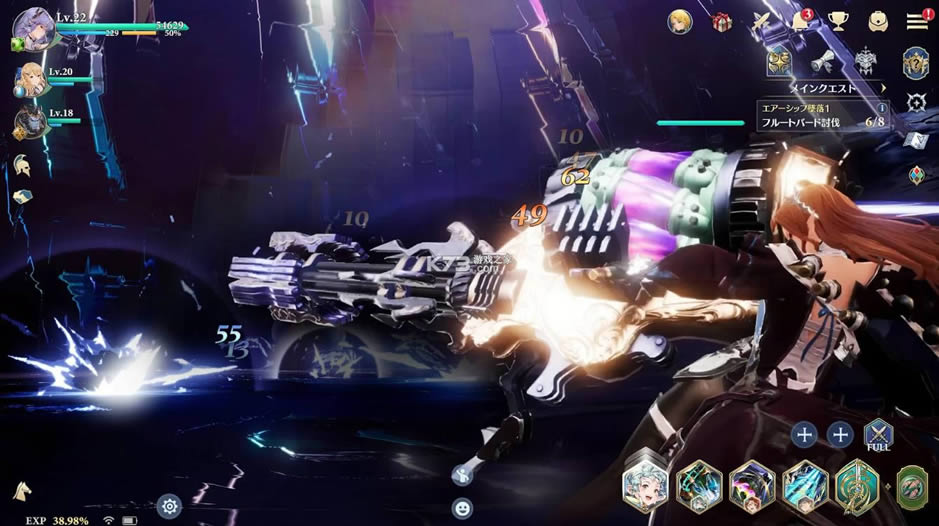This screenshot has width=939, height=526.
Task: Open the backpack inventory
Action: pos(878,21)
